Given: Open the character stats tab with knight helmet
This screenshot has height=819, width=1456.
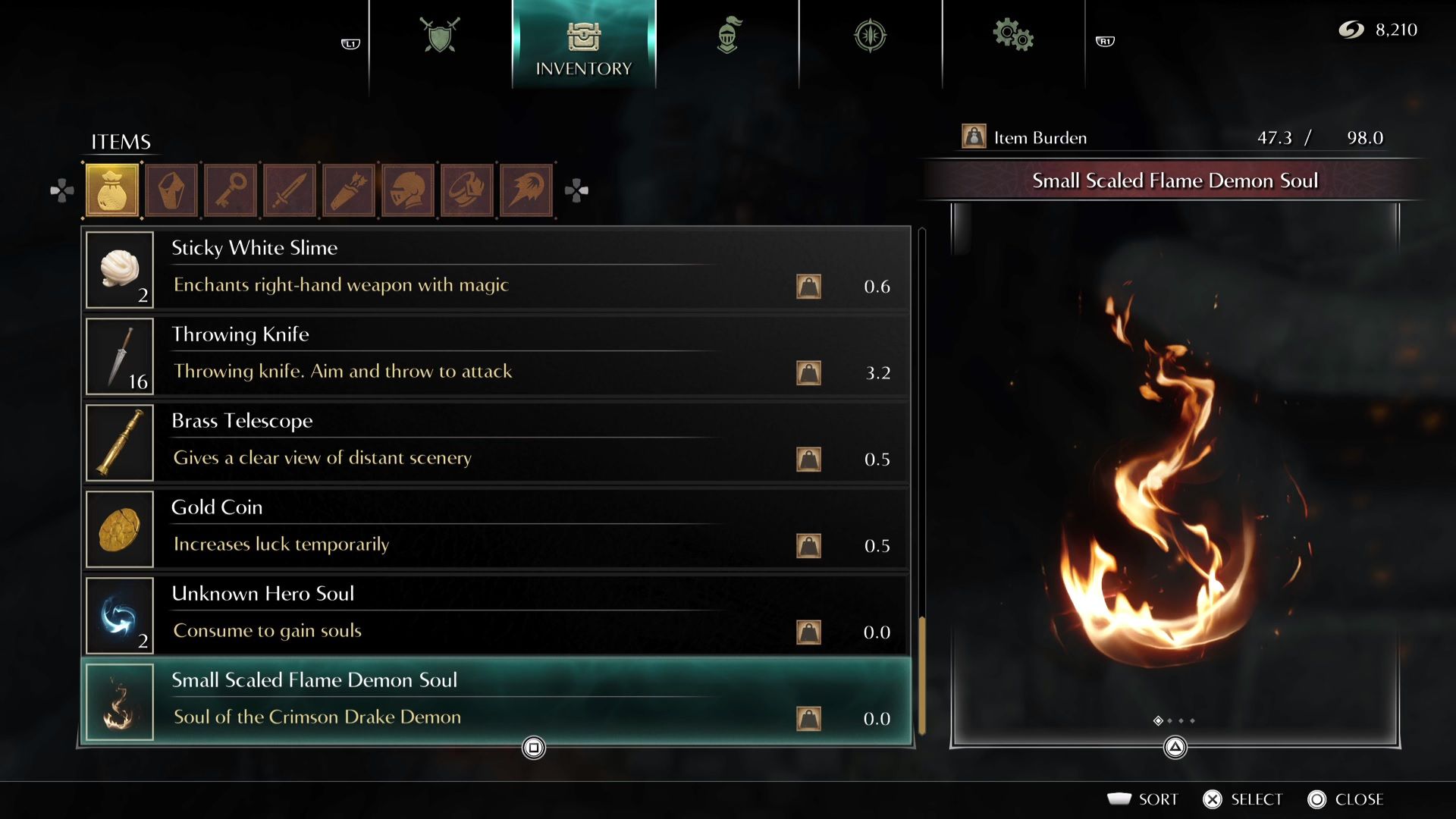Looking at the screenshot, I should pyautogui.click(x=730, y=34).
